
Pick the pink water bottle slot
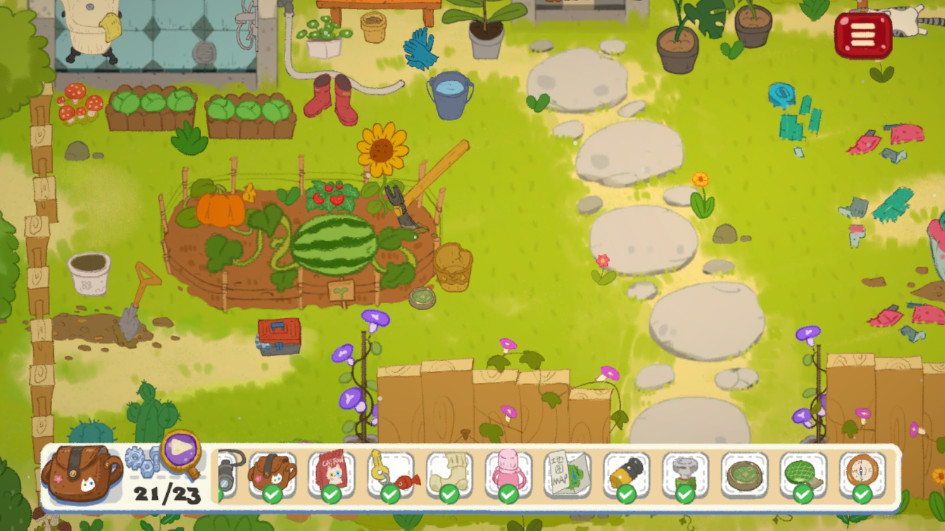(508, 473)
